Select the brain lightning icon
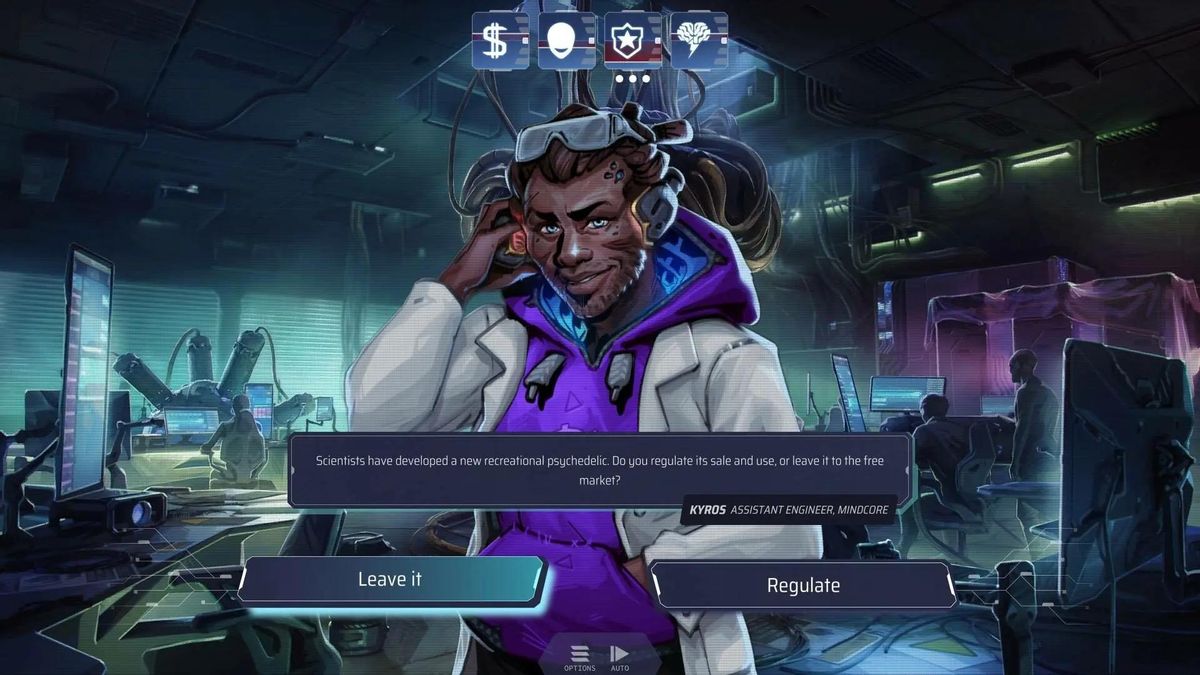 (698, 41)
